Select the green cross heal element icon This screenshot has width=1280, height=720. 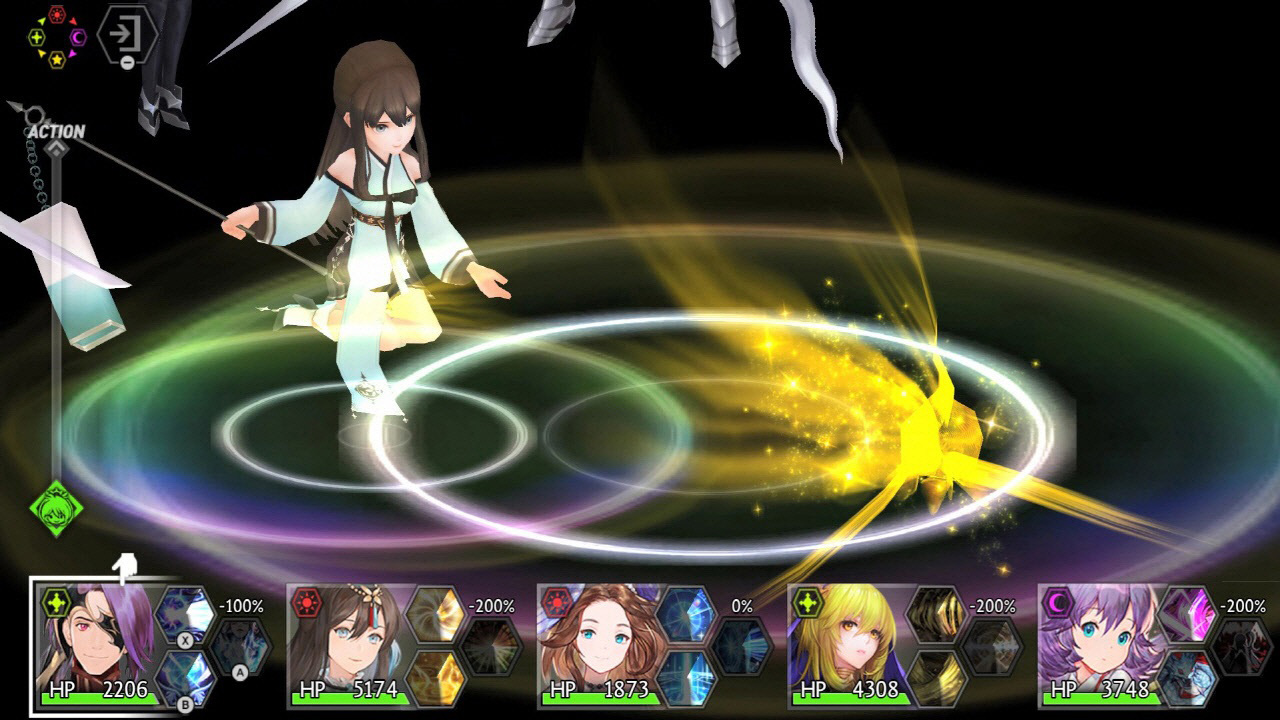[x=37, y=37]
